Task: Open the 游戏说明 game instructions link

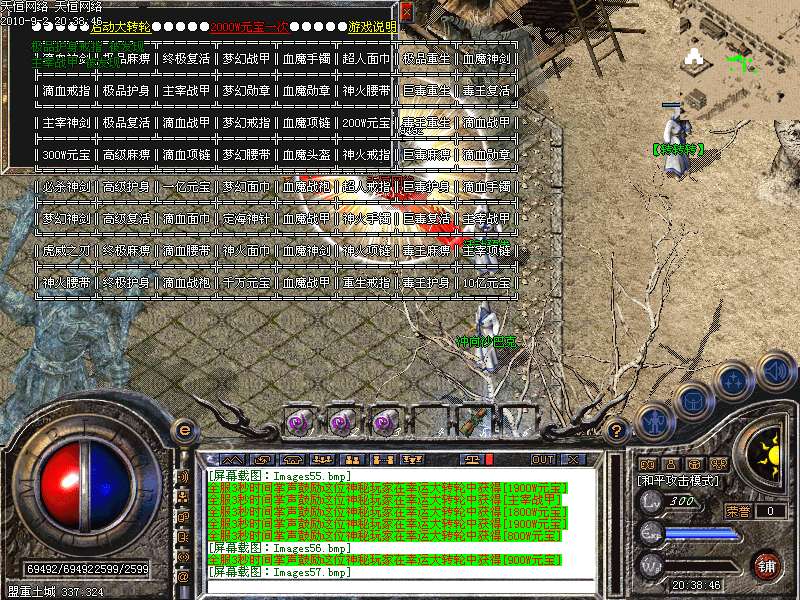Action: click(369, 27)
